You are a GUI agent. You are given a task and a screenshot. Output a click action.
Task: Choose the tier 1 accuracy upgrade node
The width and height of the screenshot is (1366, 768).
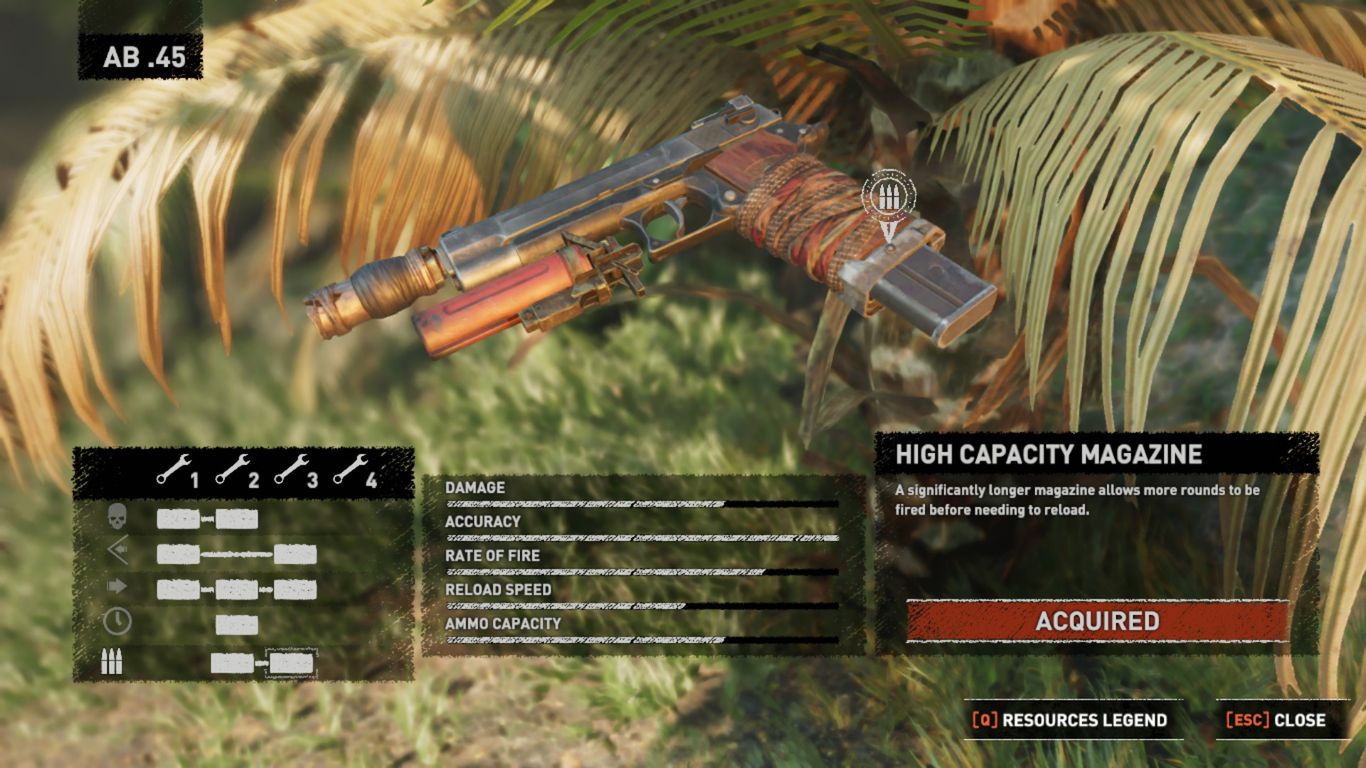coord(178,554)
